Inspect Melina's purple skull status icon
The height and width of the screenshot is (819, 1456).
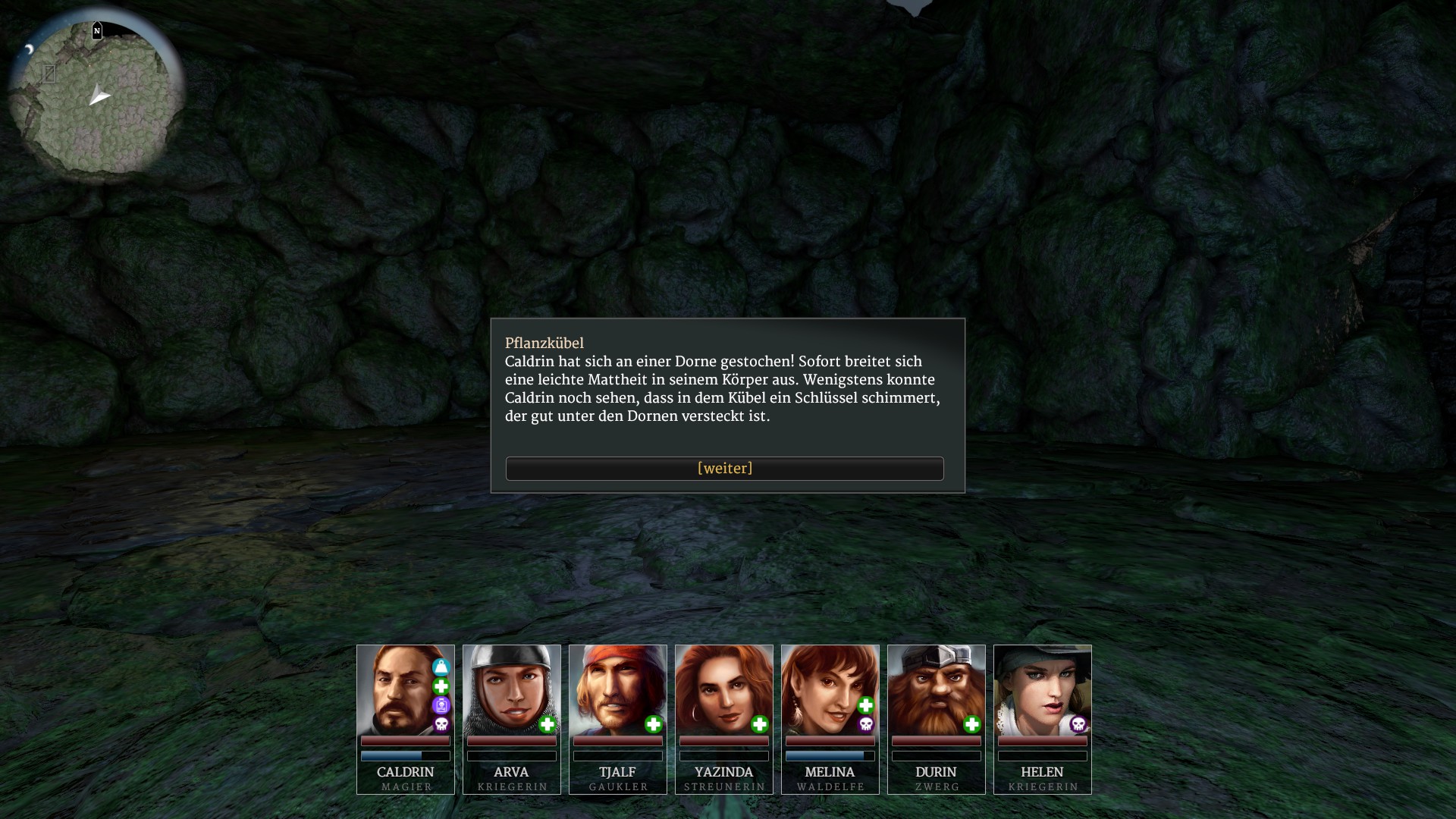click(866, 725)
